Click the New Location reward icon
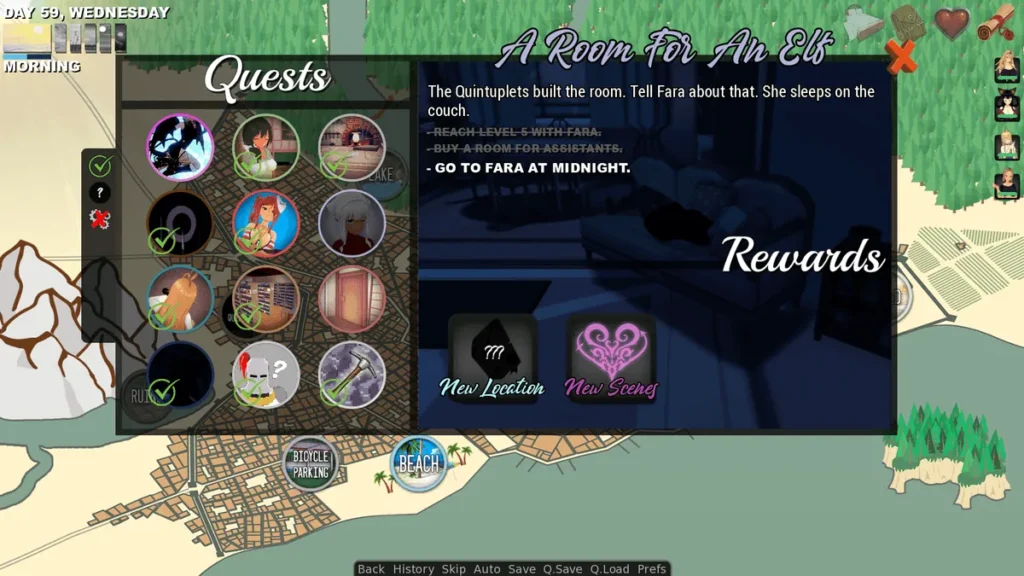The height and width of the screenshot is (576, 1024). click(492, 351)
